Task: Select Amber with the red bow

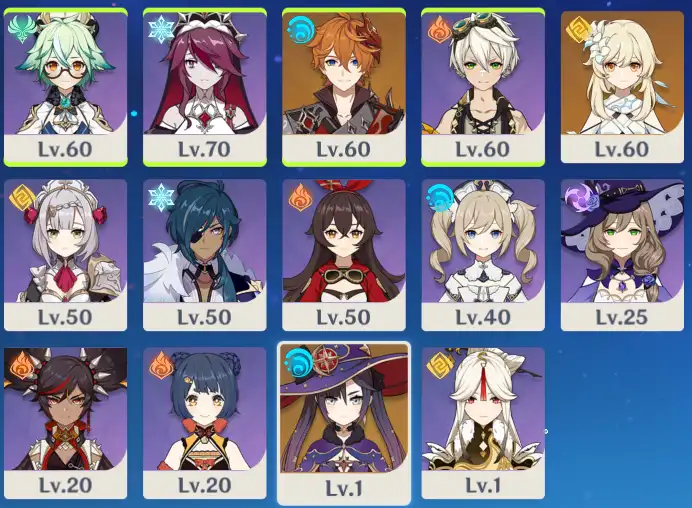Action: tap(343, 255)
